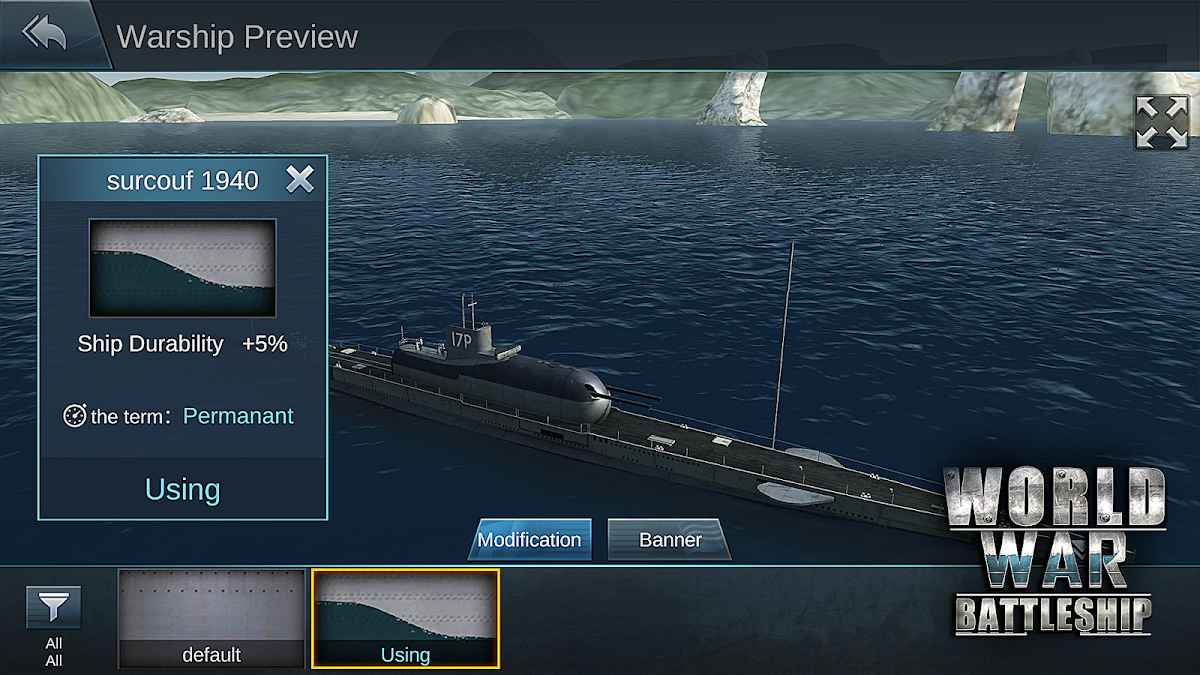Choose the skin thumbnail marked Using
The width and height of the screenshot is (1200, 675).
pyautogui.click(x=405, y=618)
